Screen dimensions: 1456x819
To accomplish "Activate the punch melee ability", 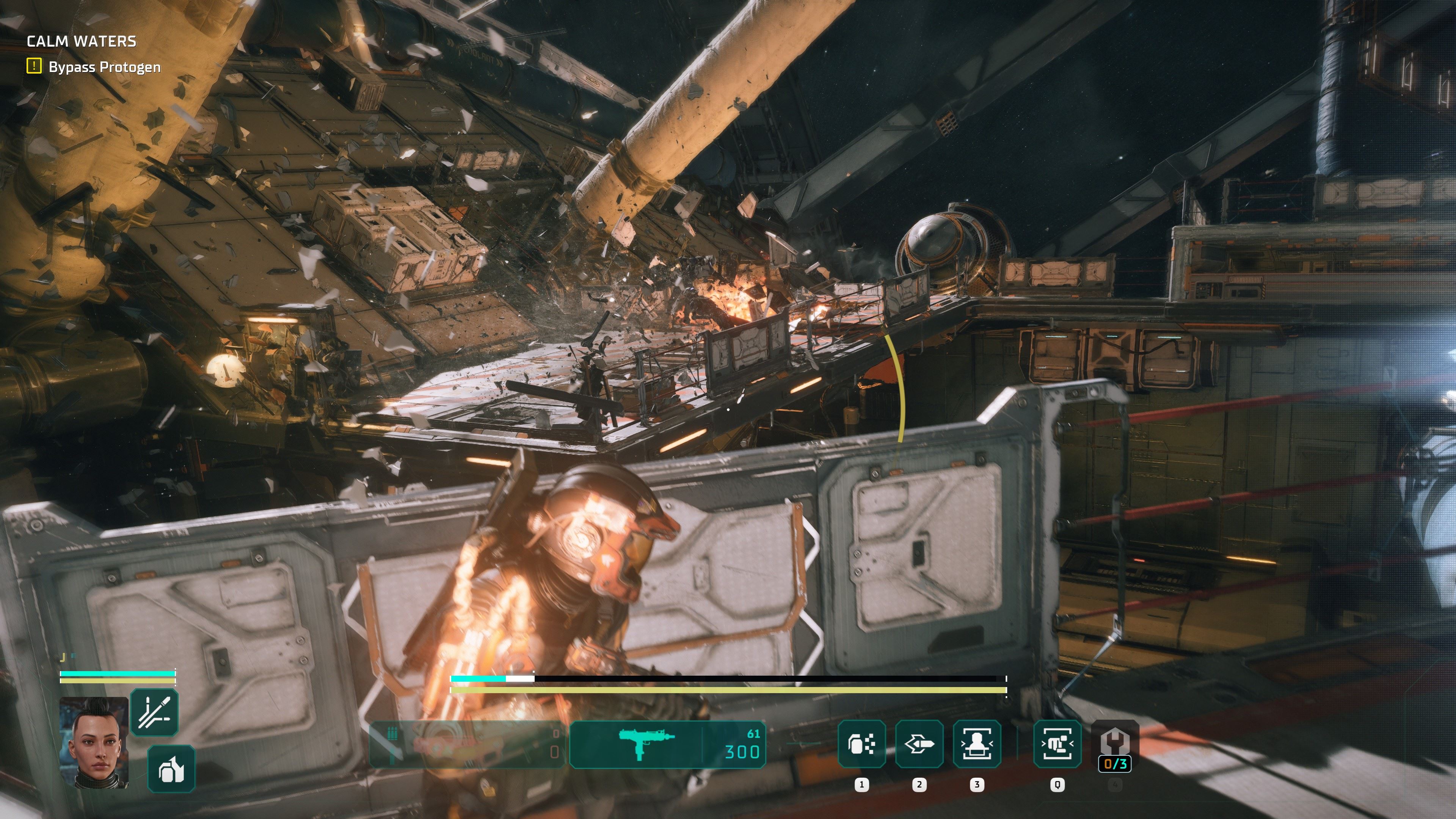I will coord(1057,744).
